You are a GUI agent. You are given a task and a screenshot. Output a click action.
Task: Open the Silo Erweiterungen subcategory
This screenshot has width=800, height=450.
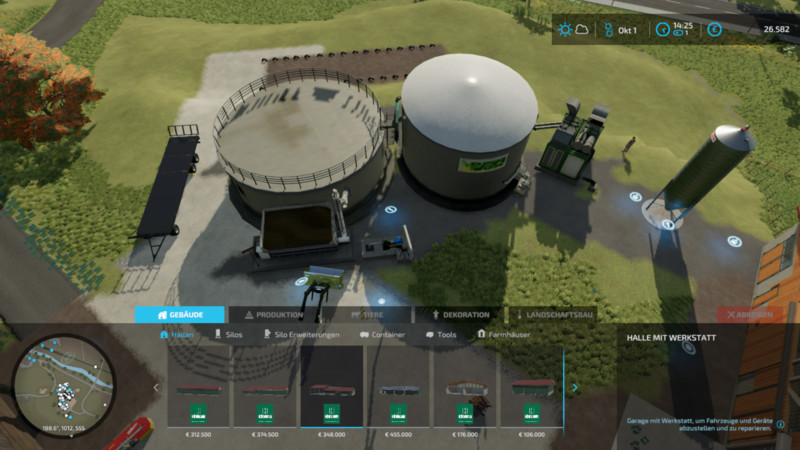[x=300, y=335]
